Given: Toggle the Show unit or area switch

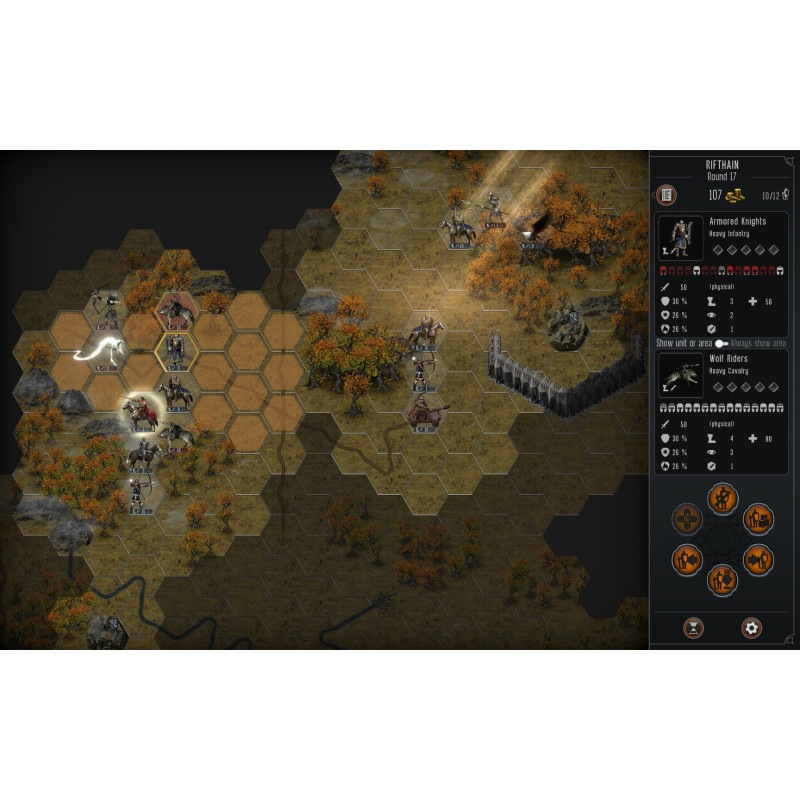Looking at the screenshot, I should (720, 343).
